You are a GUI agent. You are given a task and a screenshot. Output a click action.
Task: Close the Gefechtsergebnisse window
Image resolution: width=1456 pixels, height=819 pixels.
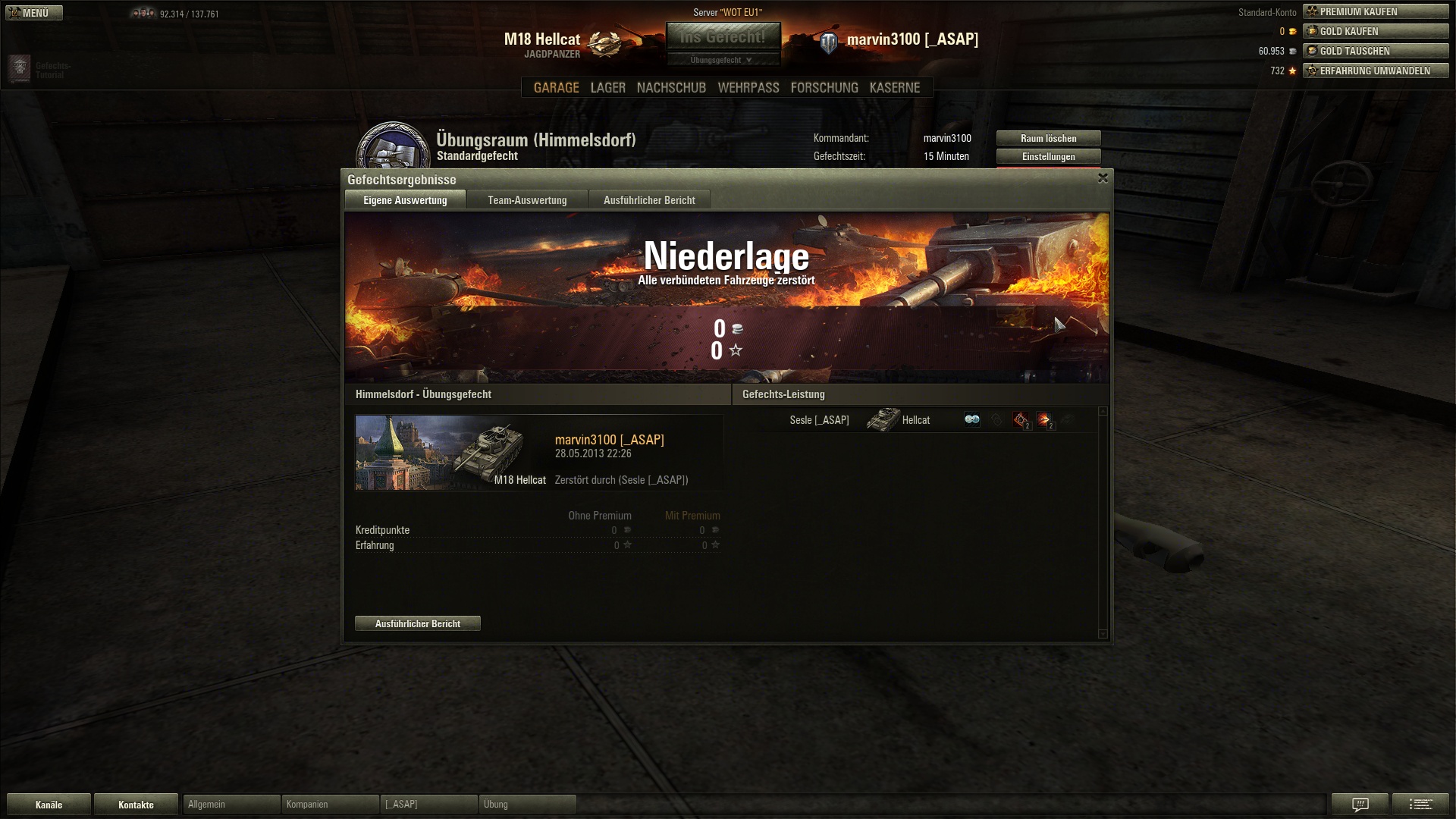[x=1103, y=178]
